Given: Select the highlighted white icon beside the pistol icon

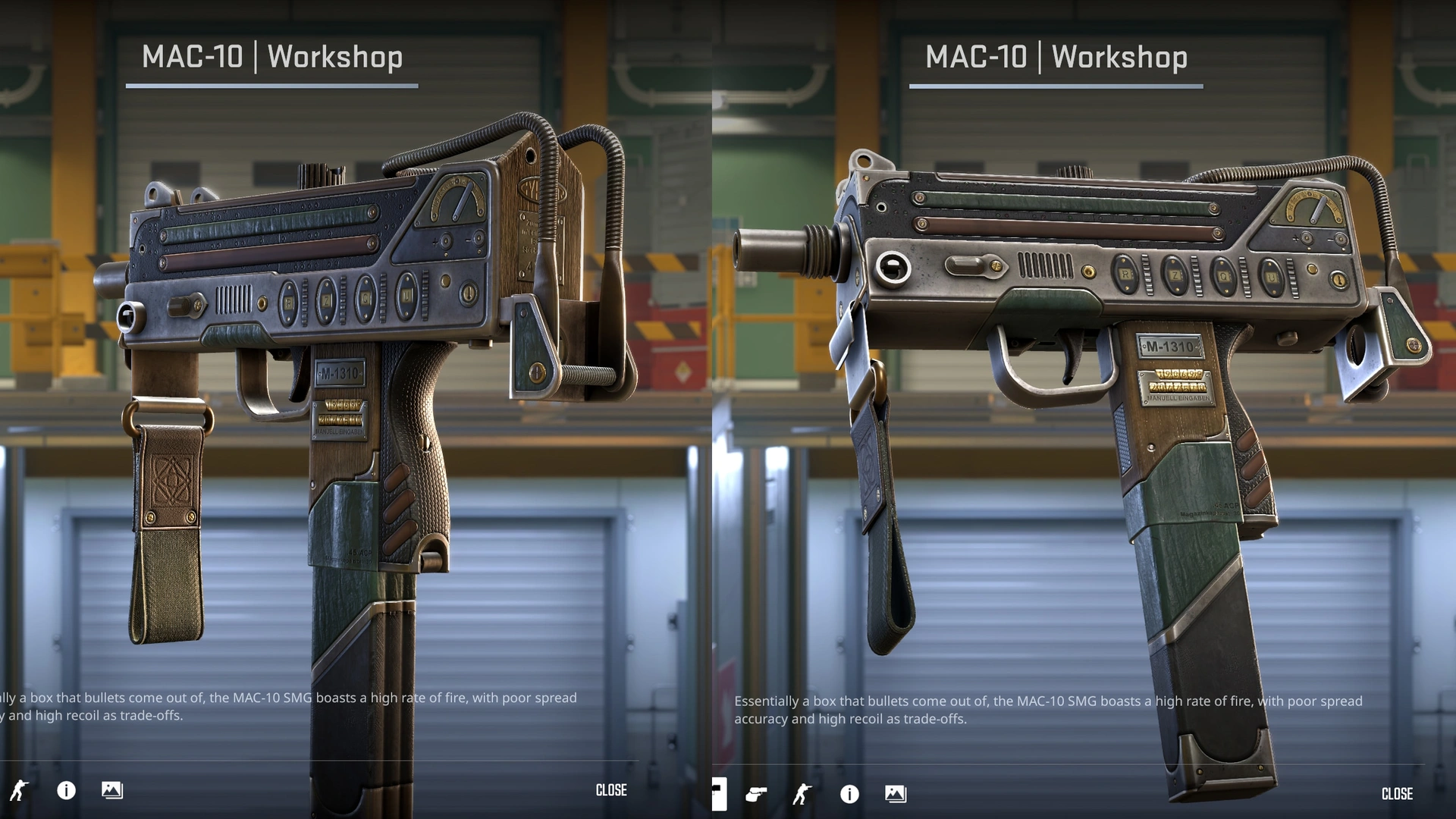Looking at the screenshot, I should pyautogui.click(x=718, y=794).
